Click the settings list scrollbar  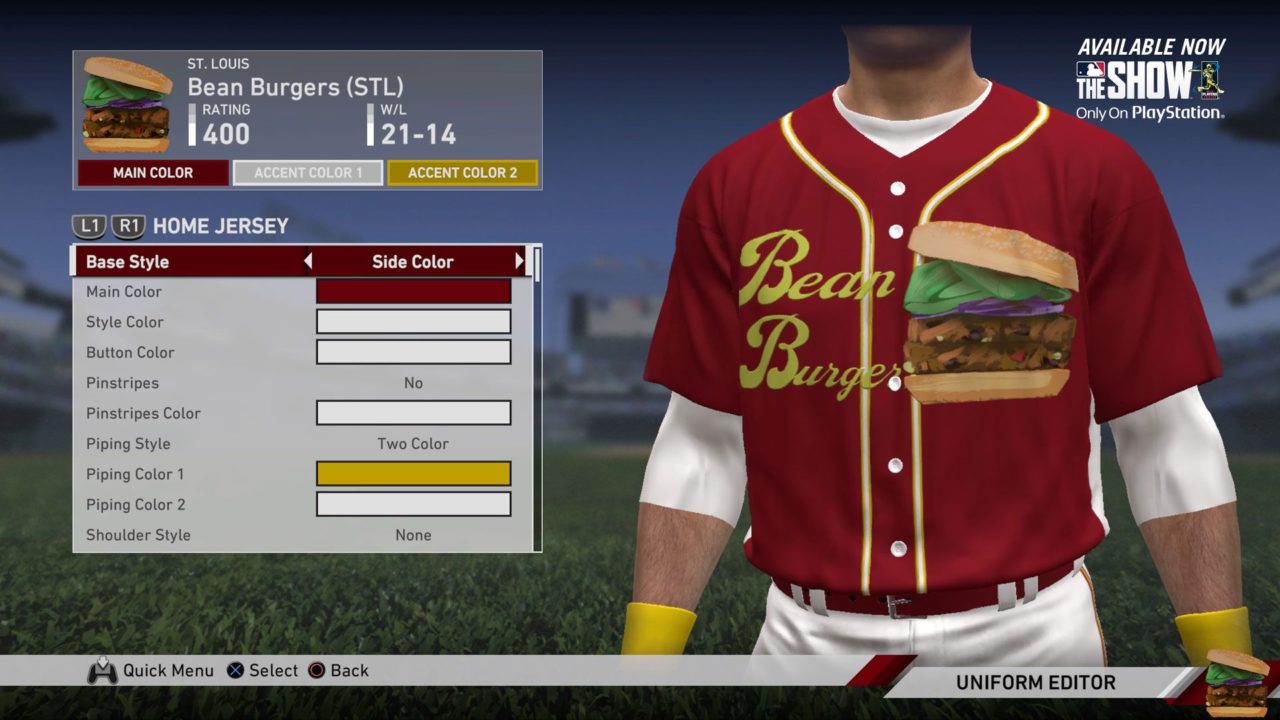[x=538, y=264]
